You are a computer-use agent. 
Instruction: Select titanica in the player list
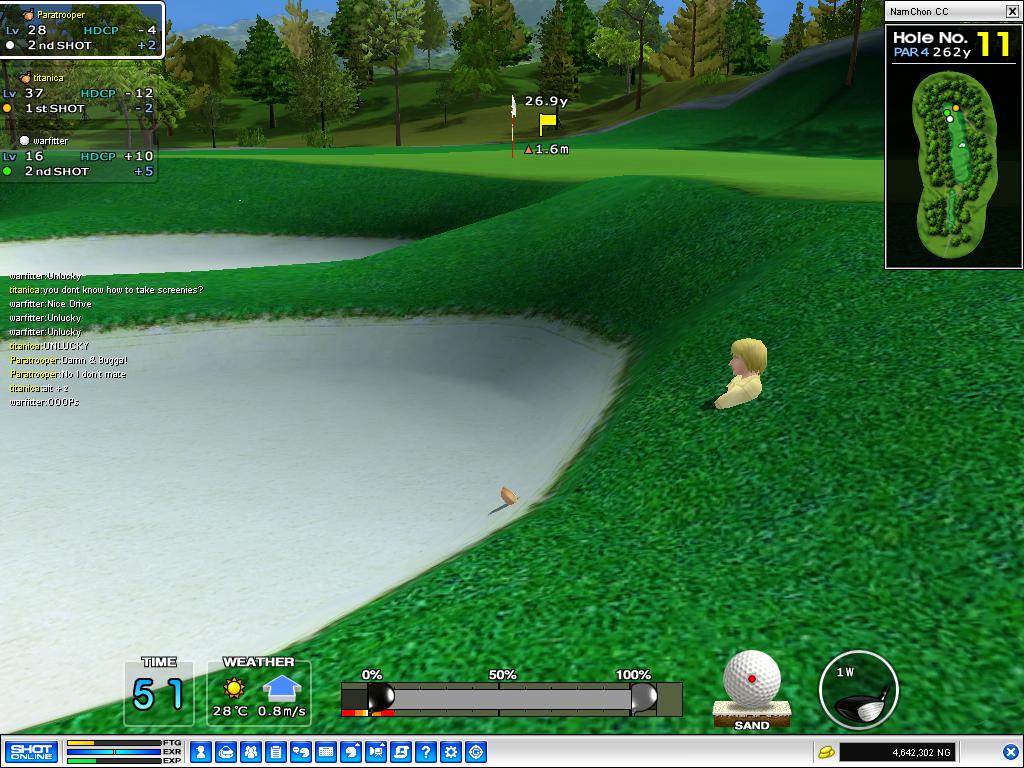pyautogui.click(x=48, y=78)
